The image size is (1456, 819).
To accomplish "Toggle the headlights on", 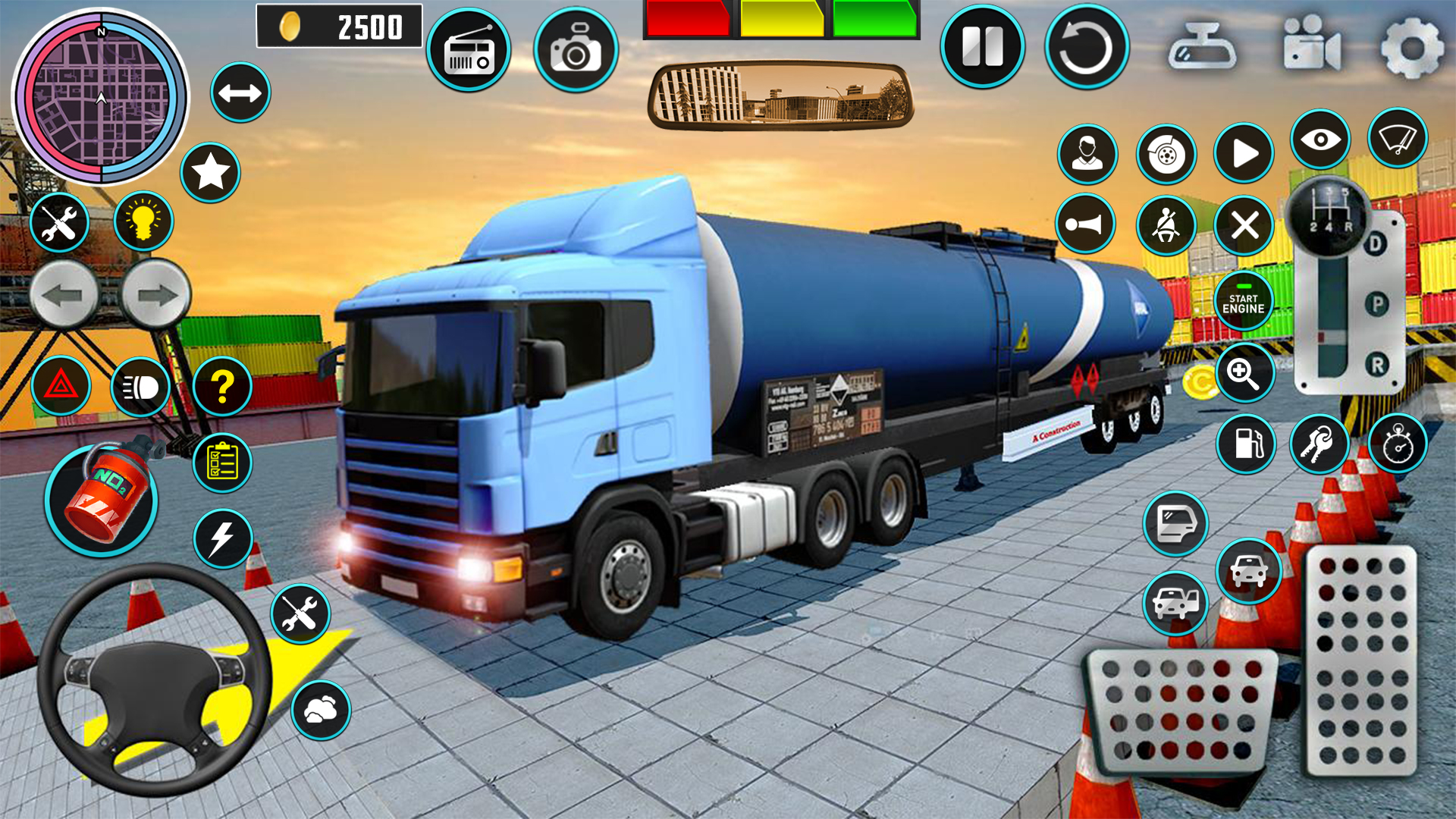I will (140, 387).
